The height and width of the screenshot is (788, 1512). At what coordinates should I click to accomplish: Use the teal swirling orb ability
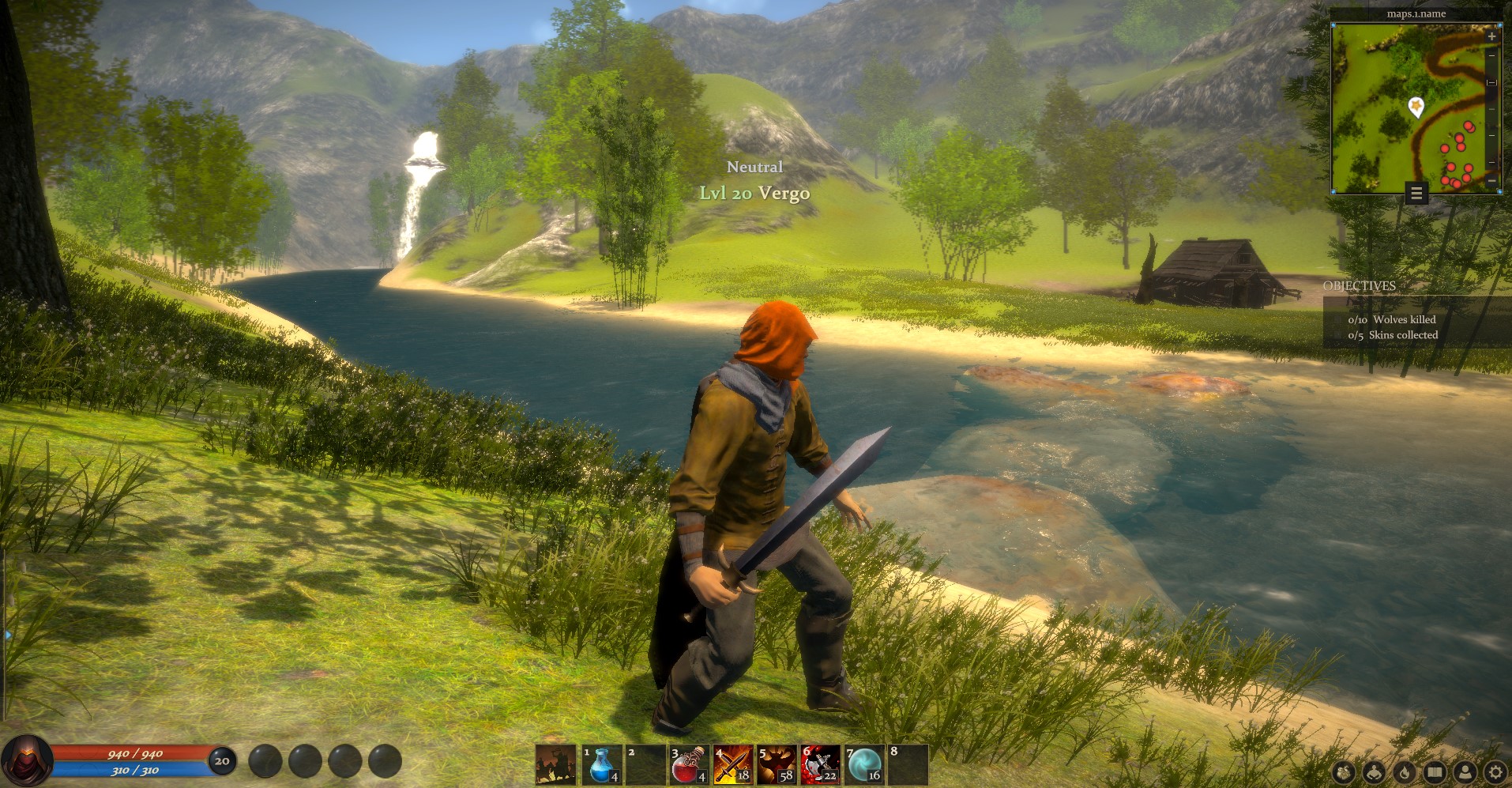tap(863, 765)
